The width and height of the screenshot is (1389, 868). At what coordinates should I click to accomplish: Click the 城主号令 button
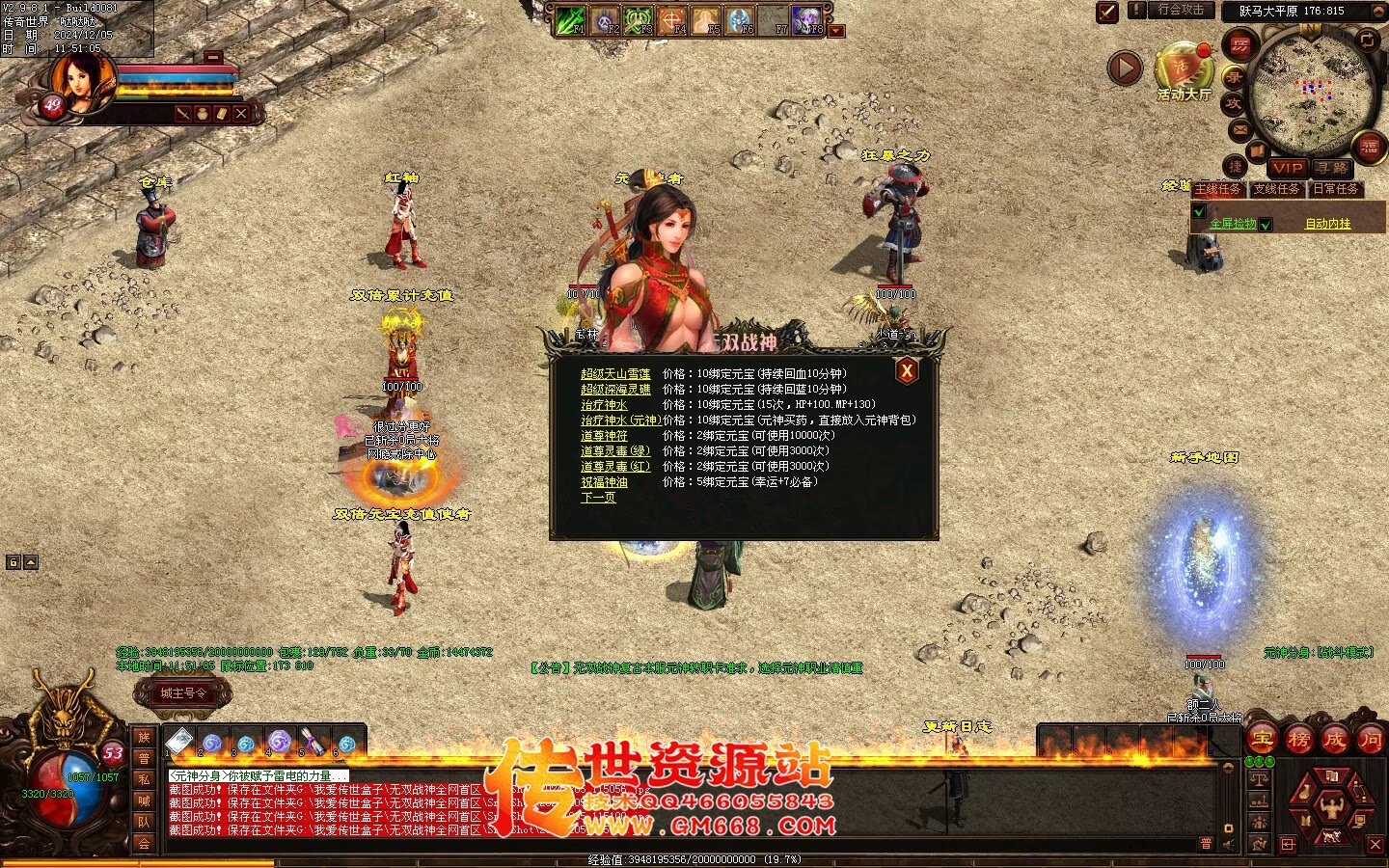click(183, 692)
